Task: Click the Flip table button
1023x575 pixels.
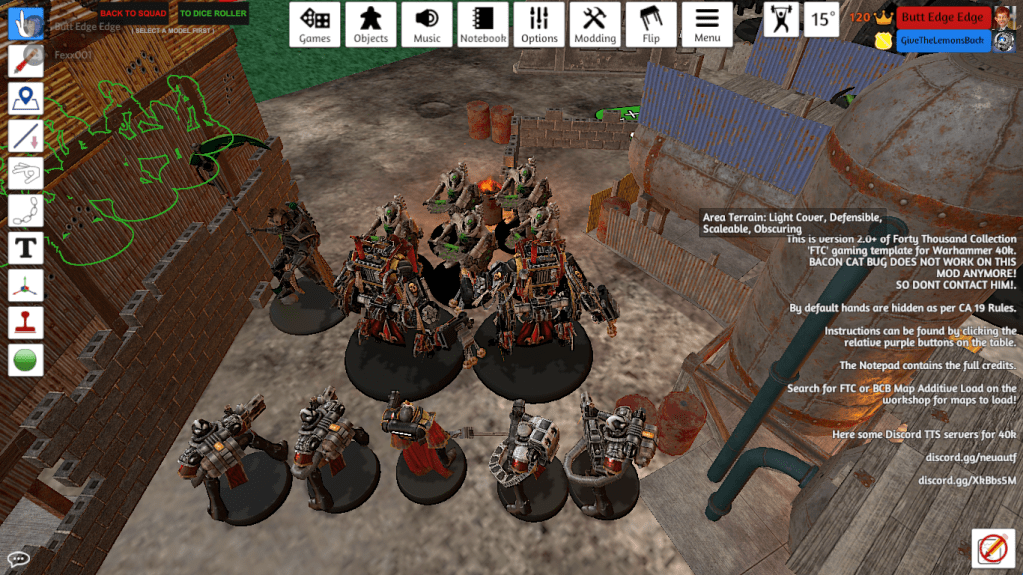Action: (x=651, y=25)
